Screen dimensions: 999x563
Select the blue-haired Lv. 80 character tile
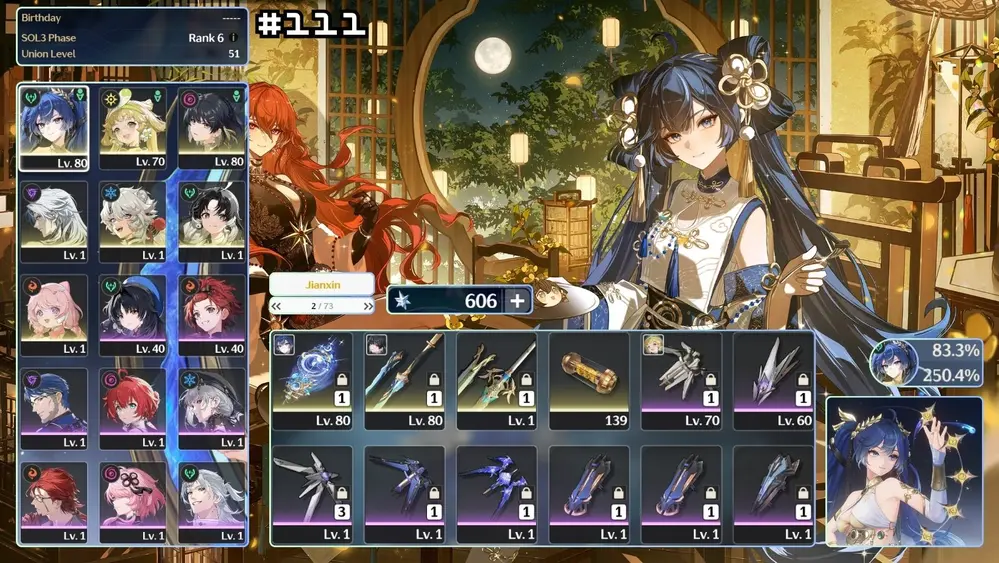(54, 128)
